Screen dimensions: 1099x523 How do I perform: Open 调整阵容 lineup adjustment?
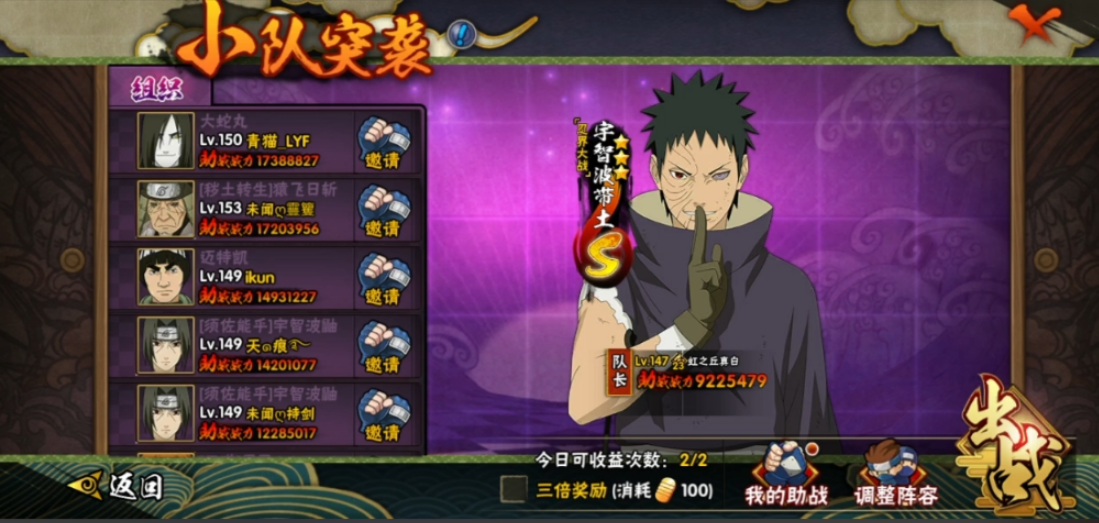tap(896, 474)
